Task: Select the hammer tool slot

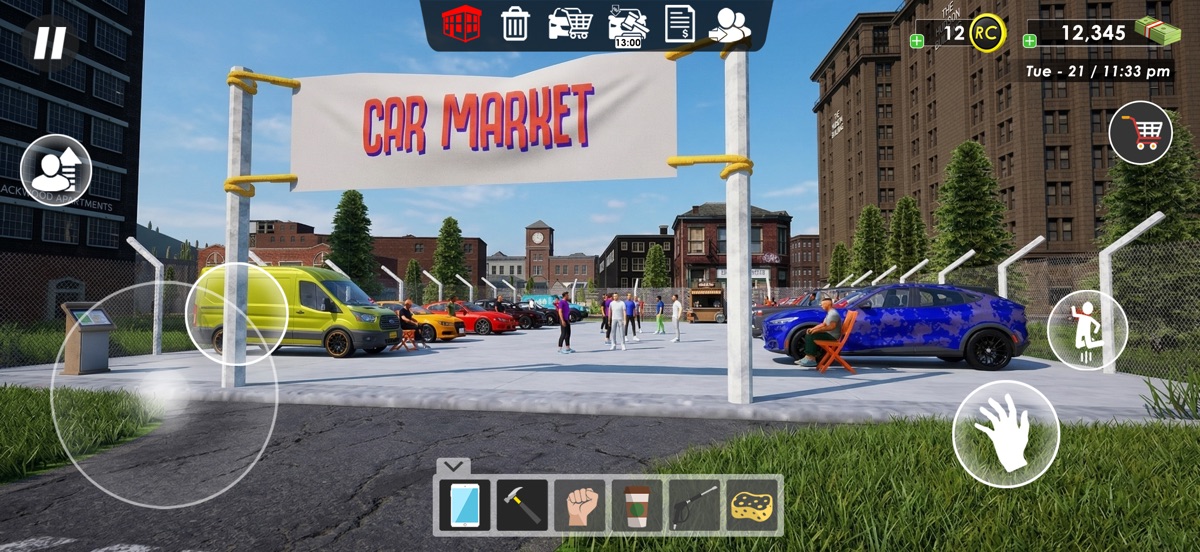Action: coord(522,505)
